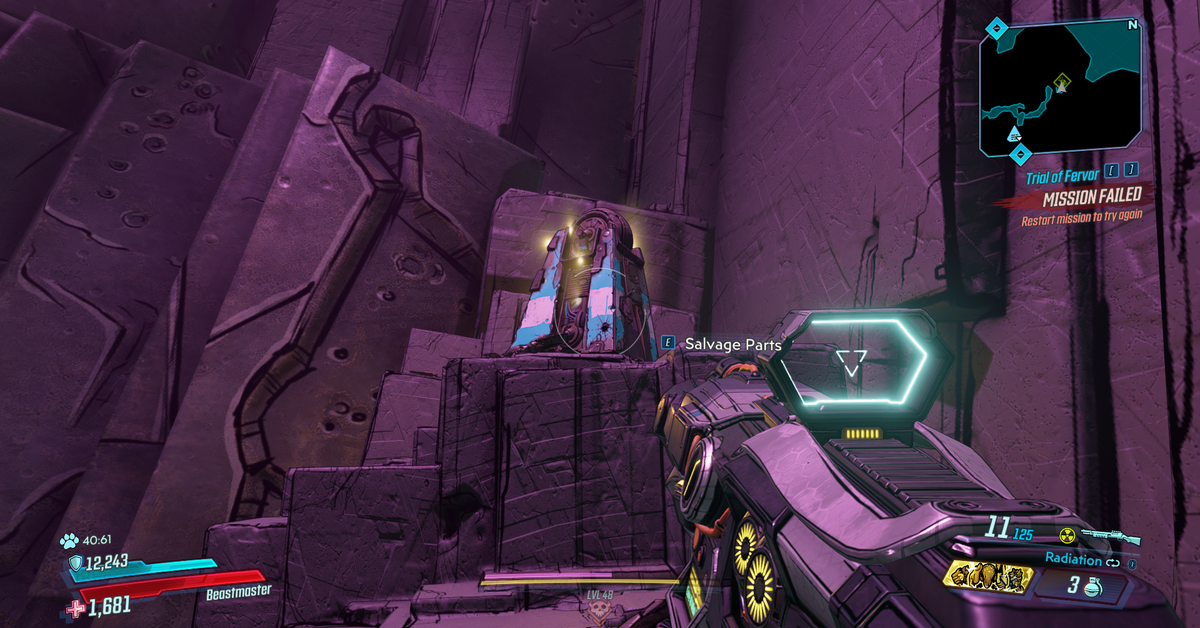
Task: Click the yellow radiation symbol icon
Action: pos(1067,537)
